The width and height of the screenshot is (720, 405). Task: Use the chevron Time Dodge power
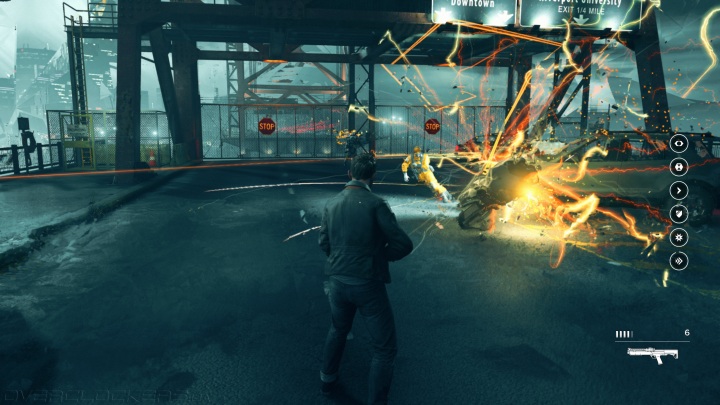[679, 190]
